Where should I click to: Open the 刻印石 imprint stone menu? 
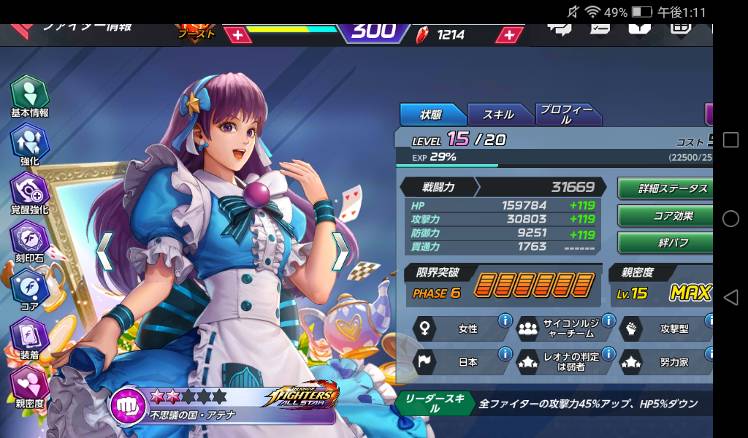click(x=28, y=240)
